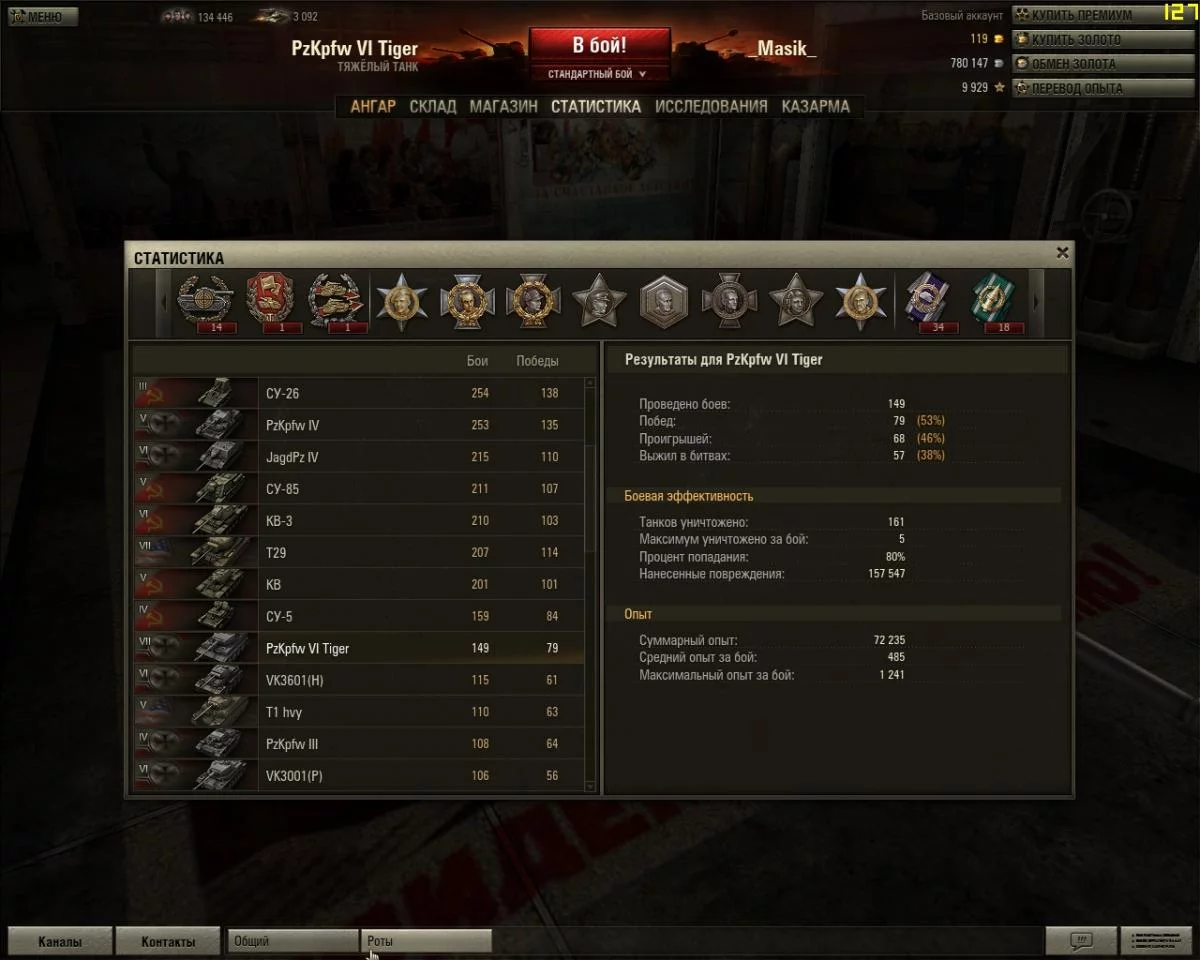Click the Купить золото button
Viewport: 1200px width, 960px height.
(1076, 40)
